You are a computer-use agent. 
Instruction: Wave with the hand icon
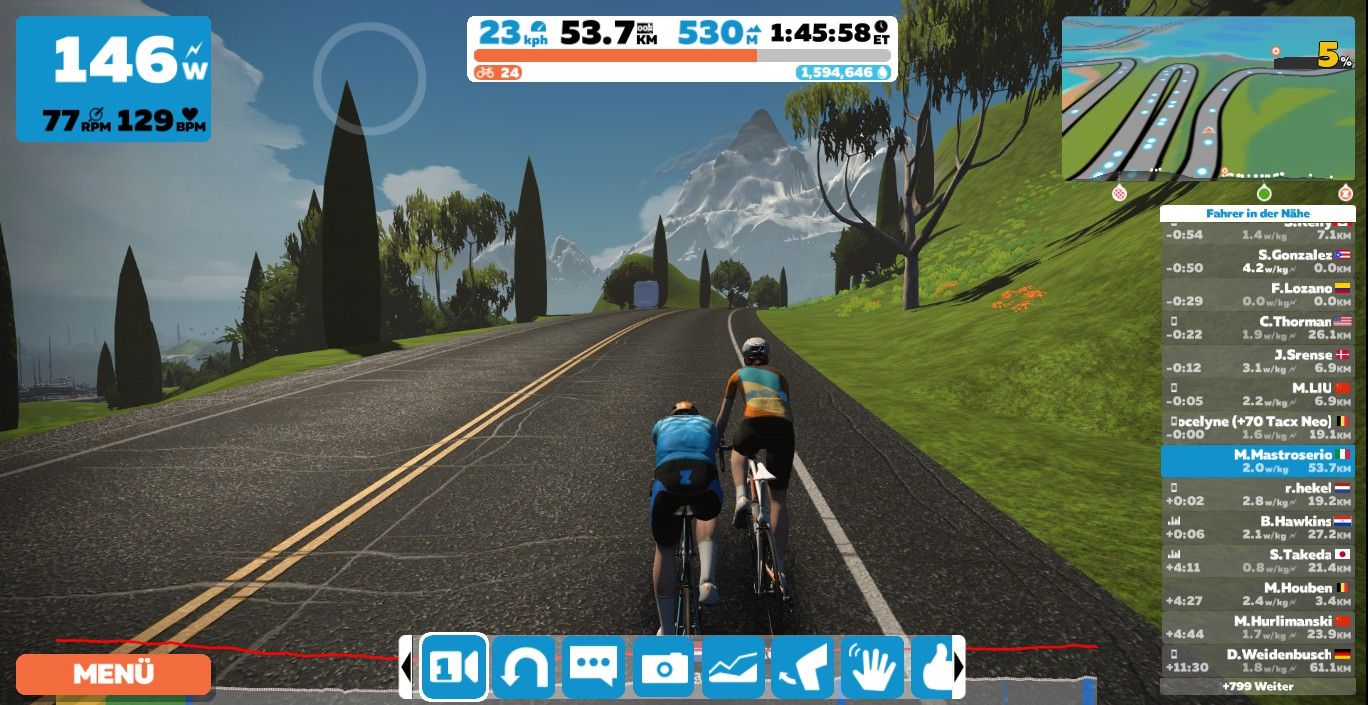point(872,667)
